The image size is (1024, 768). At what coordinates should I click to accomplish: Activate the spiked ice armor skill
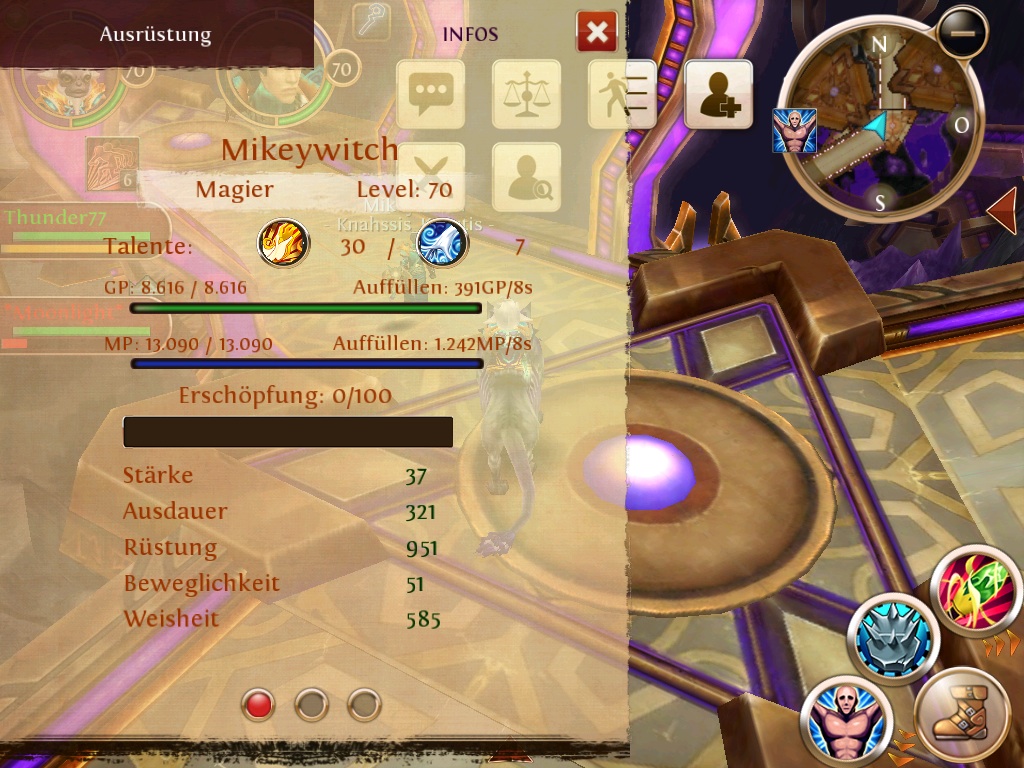point(892,637)
